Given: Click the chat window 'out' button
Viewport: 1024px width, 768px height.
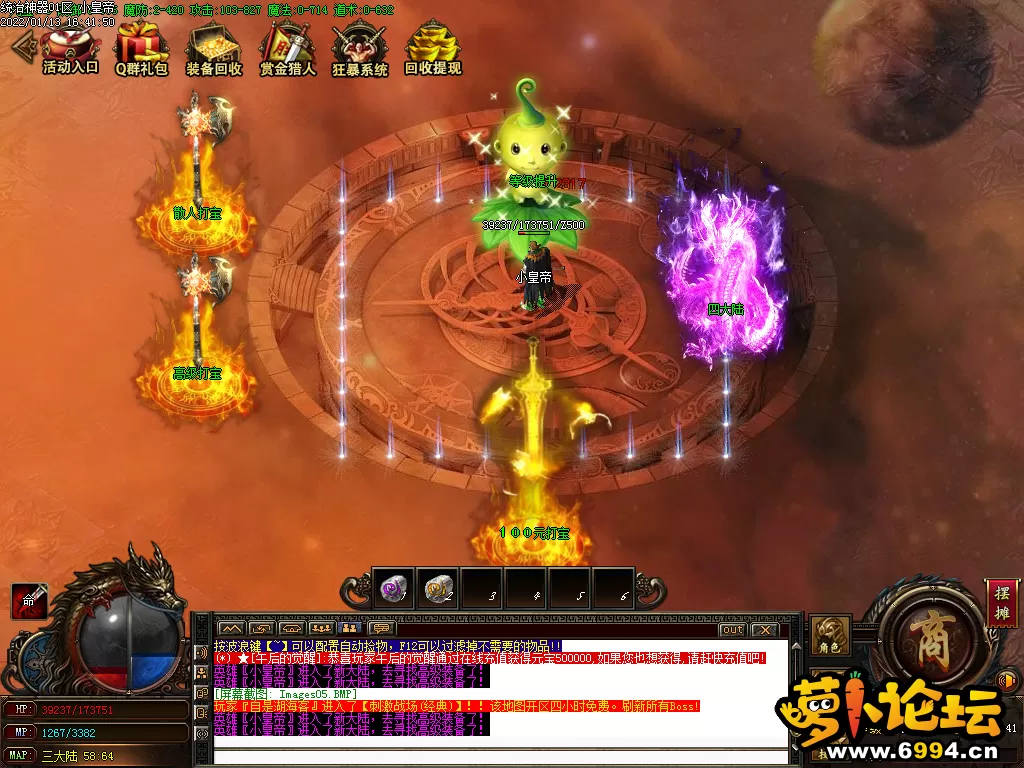Looking at the screenshot, I should (733, 630).
